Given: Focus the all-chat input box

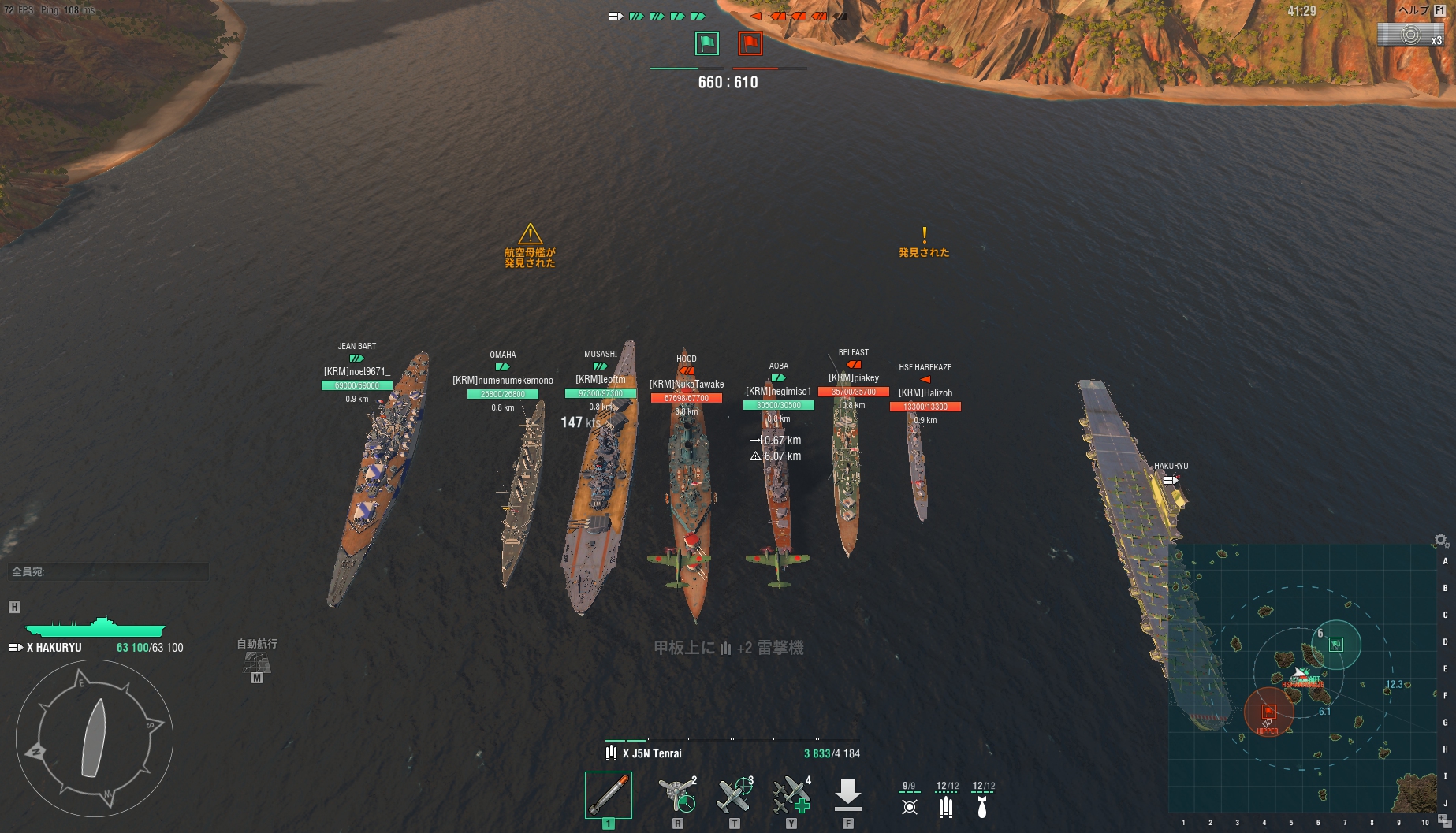Looking at the screenshot, I should pyautogui.click(x=109, y=571).
